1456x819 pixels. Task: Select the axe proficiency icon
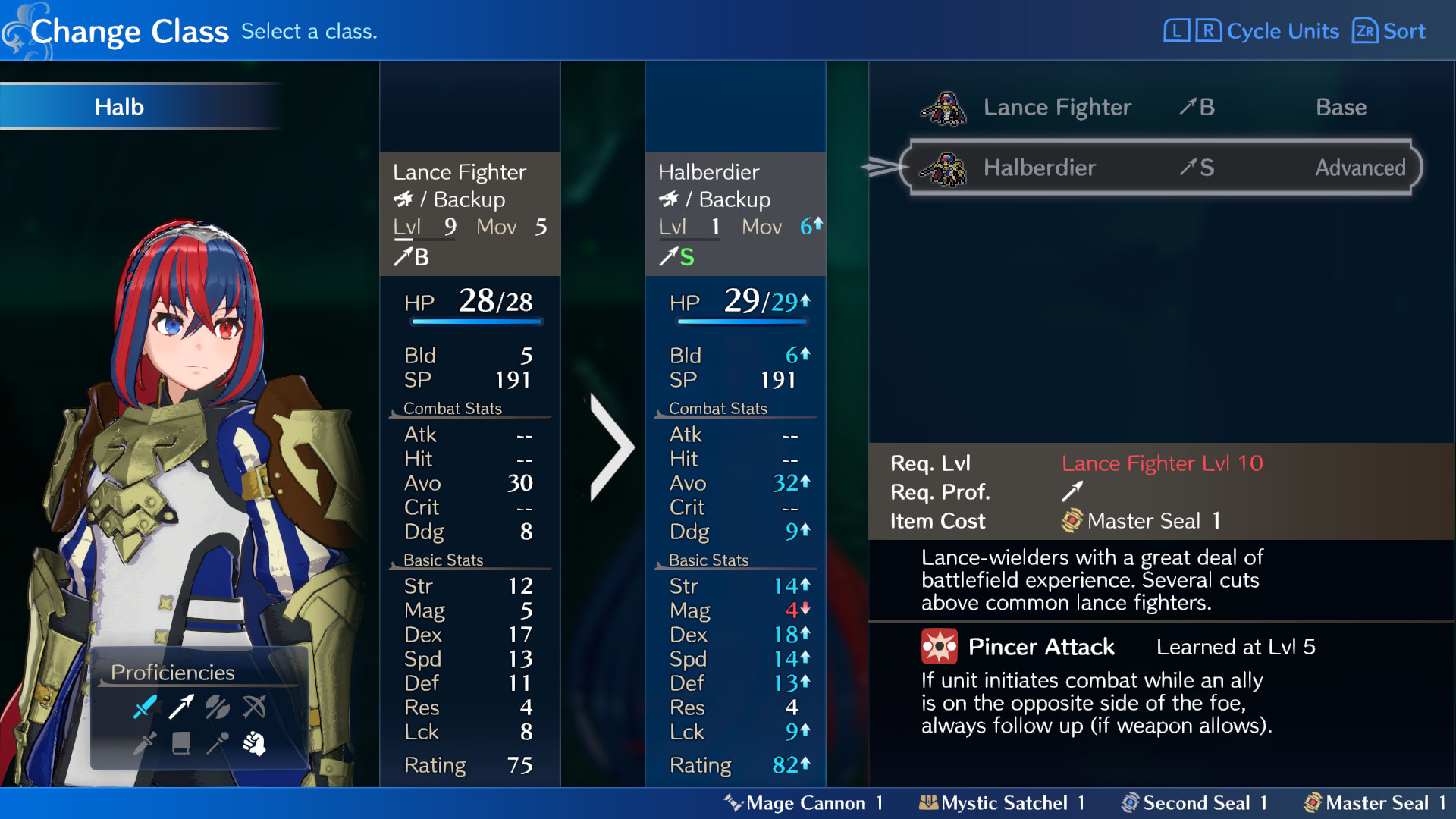point(218,707)
